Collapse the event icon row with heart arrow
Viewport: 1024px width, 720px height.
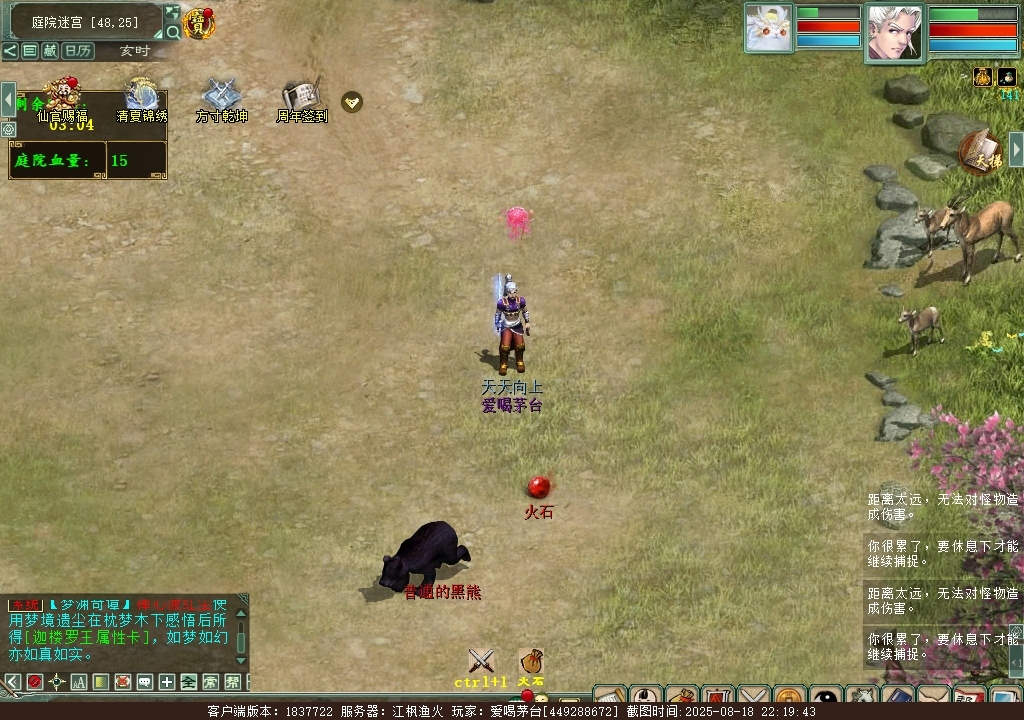coord(352,101)
